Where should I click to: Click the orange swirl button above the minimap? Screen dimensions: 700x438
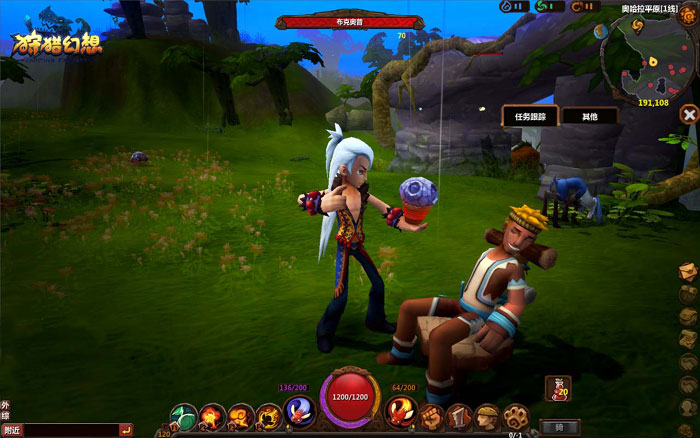(x=686, y=16)
